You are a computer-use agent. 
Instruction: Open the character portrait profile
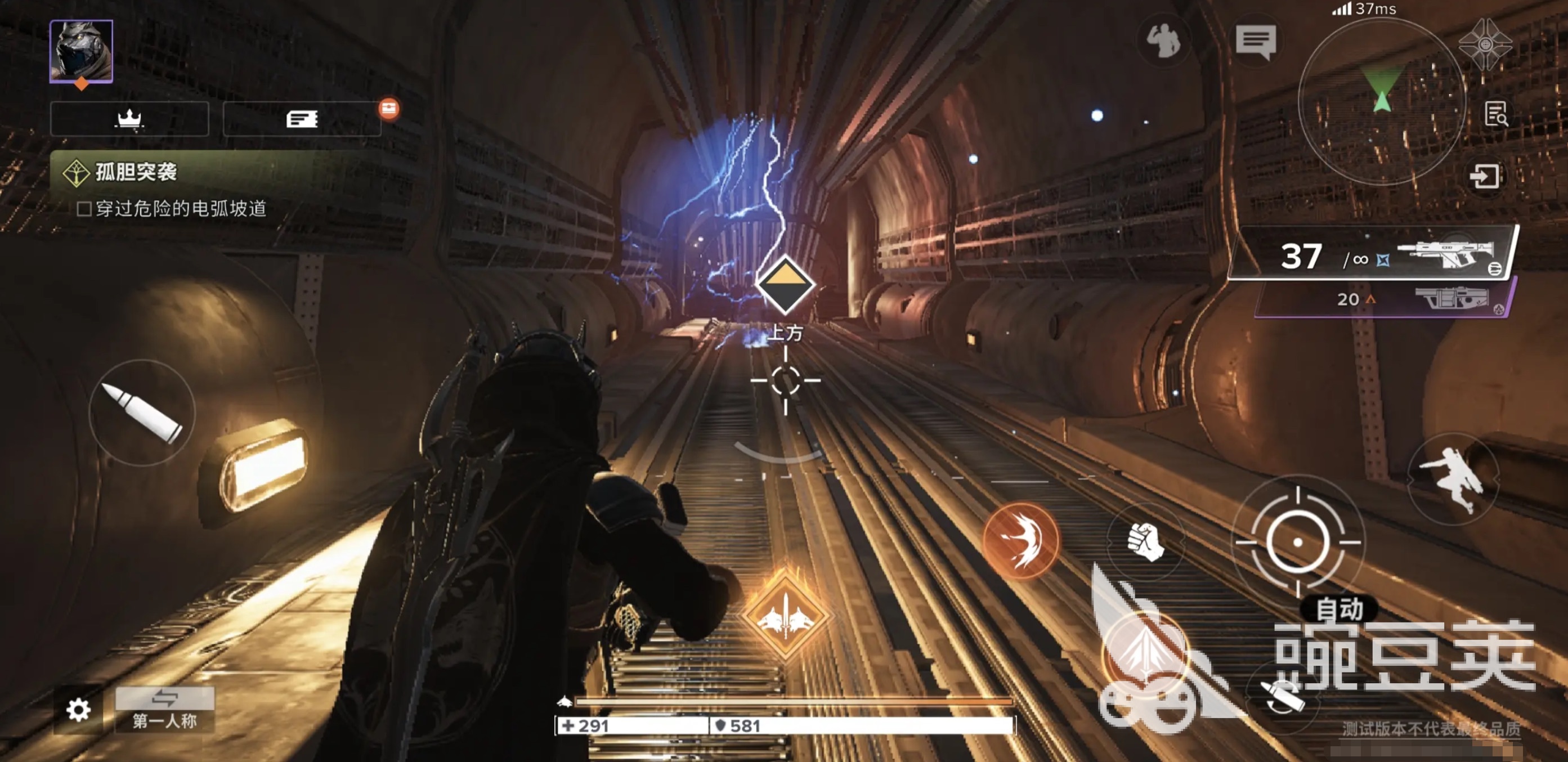pyautogui.click(x=81, y=51)
